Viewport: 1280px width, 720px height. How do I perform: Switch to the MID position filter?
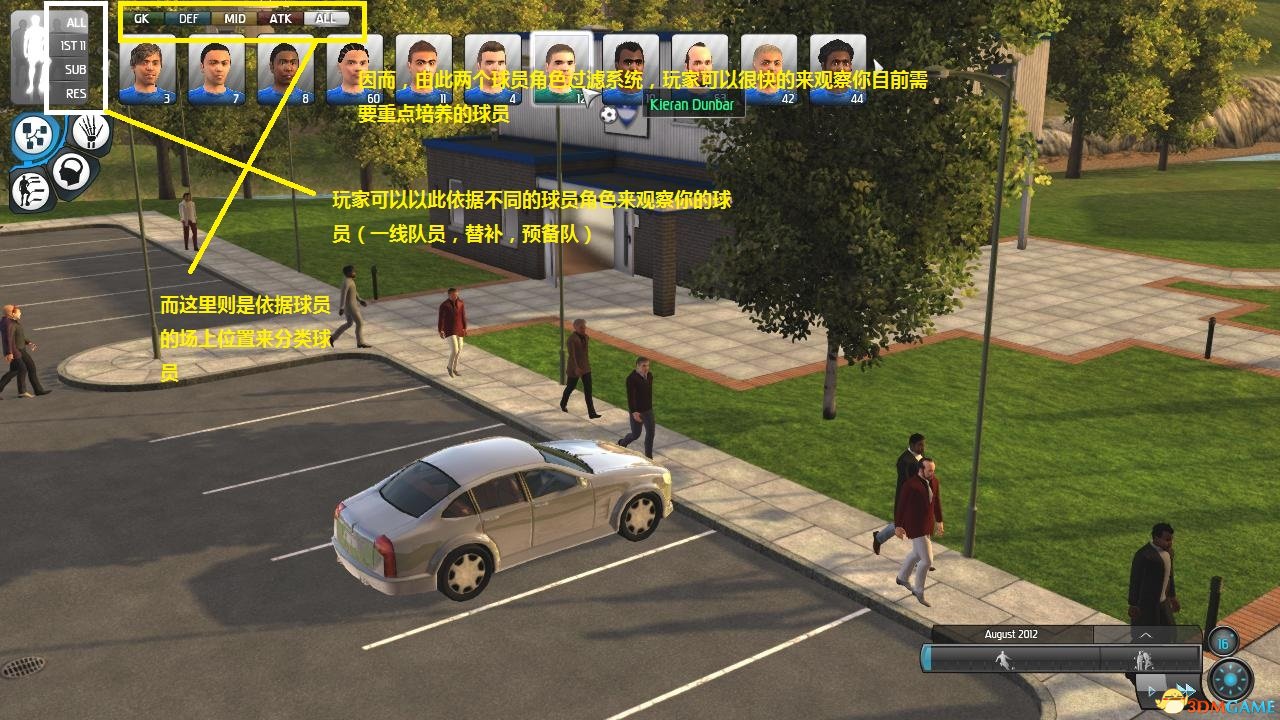235,18
